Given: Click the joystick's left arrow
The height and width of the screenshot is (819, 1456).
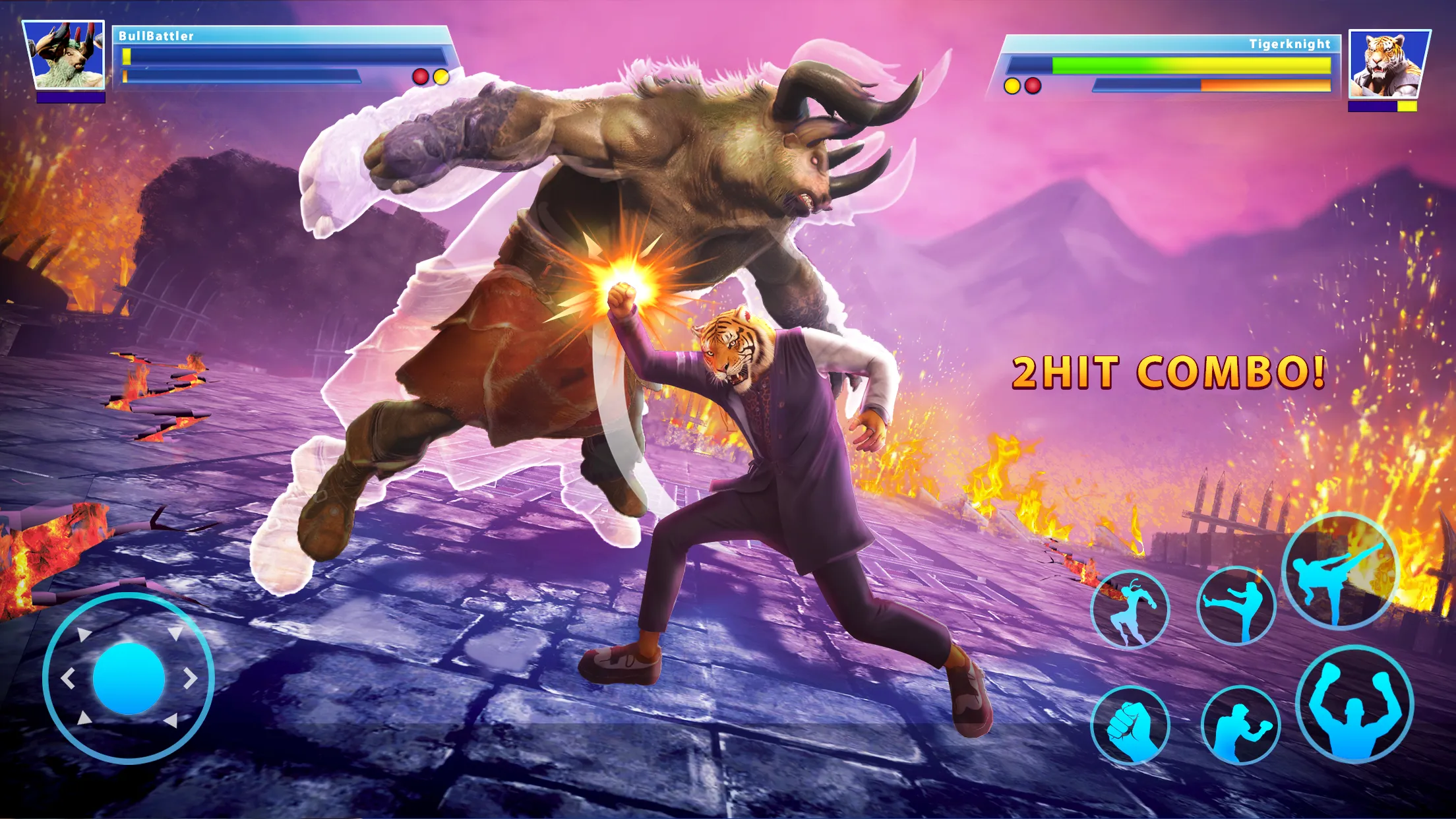Looking at the screenshot, I should pos(68,679).
